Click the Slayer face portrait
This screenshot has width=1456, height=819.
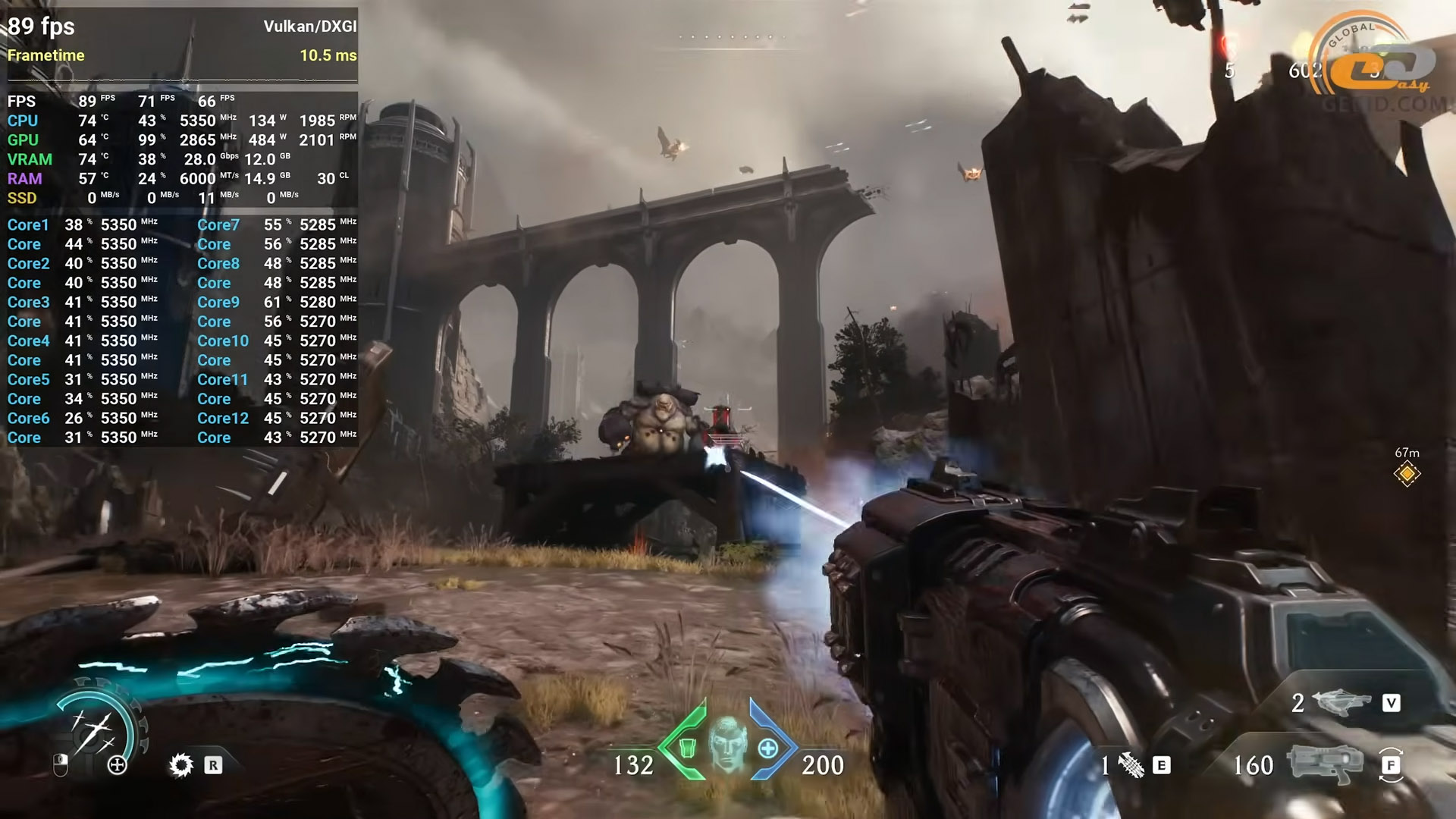pos(728,743)
